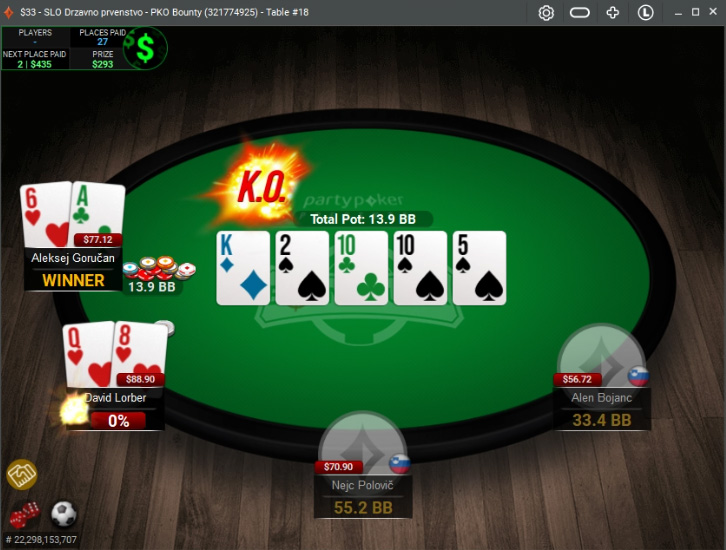Minimize the poker table window
This screenshot has width=726, height=550.
677,13
